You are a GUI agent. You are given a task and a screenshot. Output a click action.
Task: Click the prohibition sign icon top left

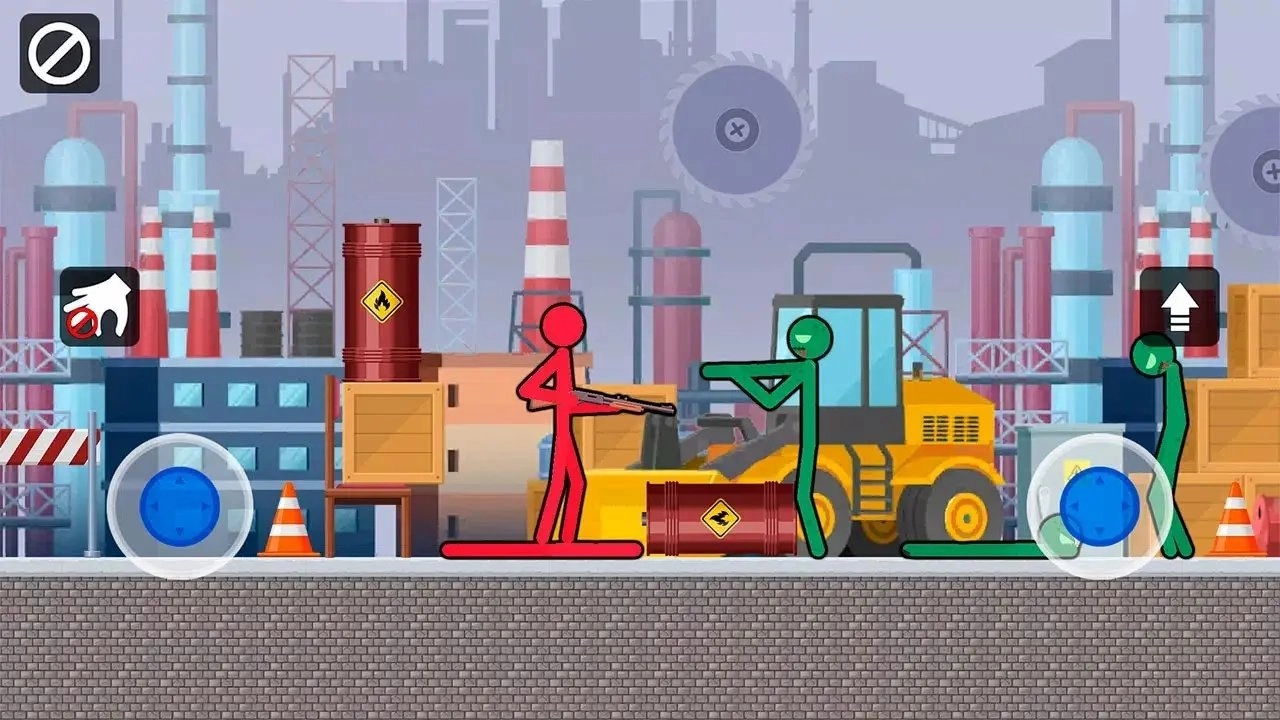58,54
